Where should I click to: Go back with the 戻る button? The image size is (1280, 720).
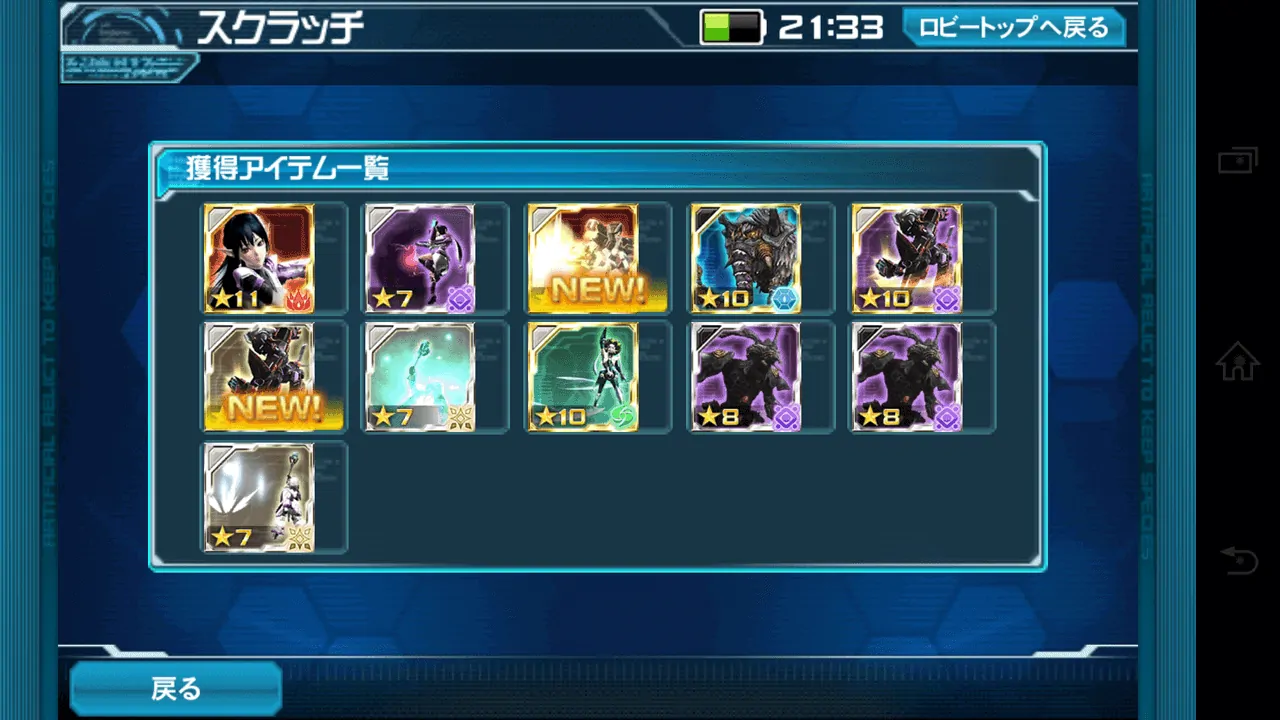[176, 688]
